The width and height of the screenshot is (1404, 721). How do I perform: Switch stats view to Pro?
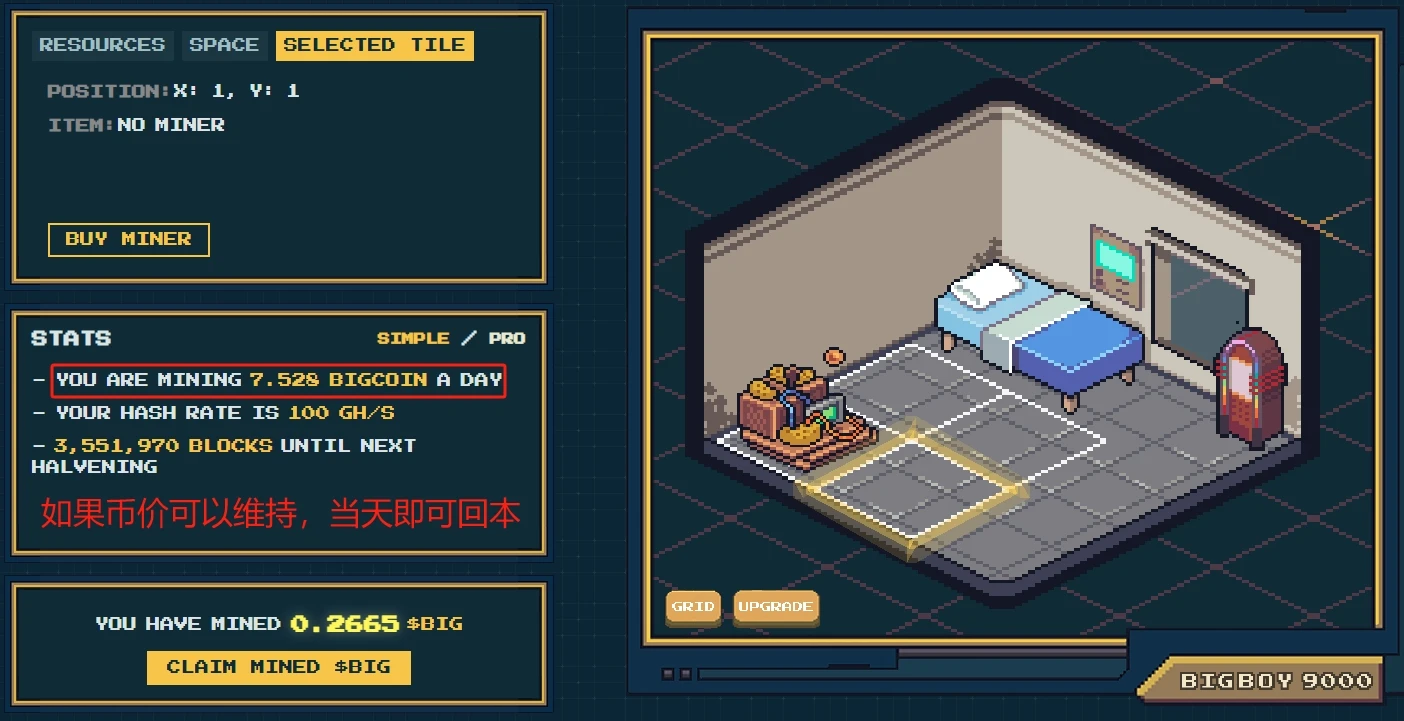[507, 338]
